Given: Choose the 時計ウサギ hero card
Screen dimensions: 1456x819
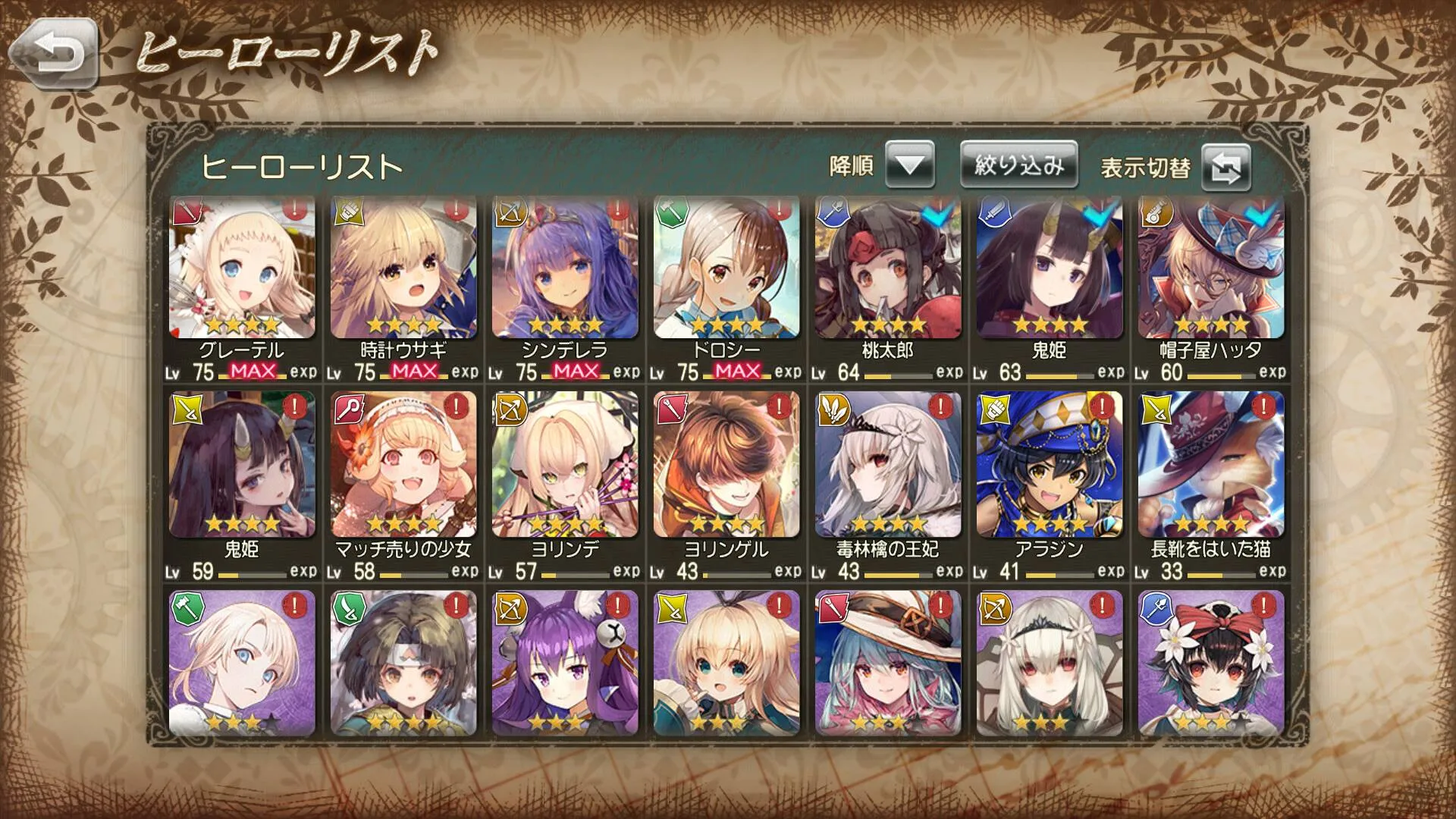Looking at the screenshot, I should tap(403, 268).
